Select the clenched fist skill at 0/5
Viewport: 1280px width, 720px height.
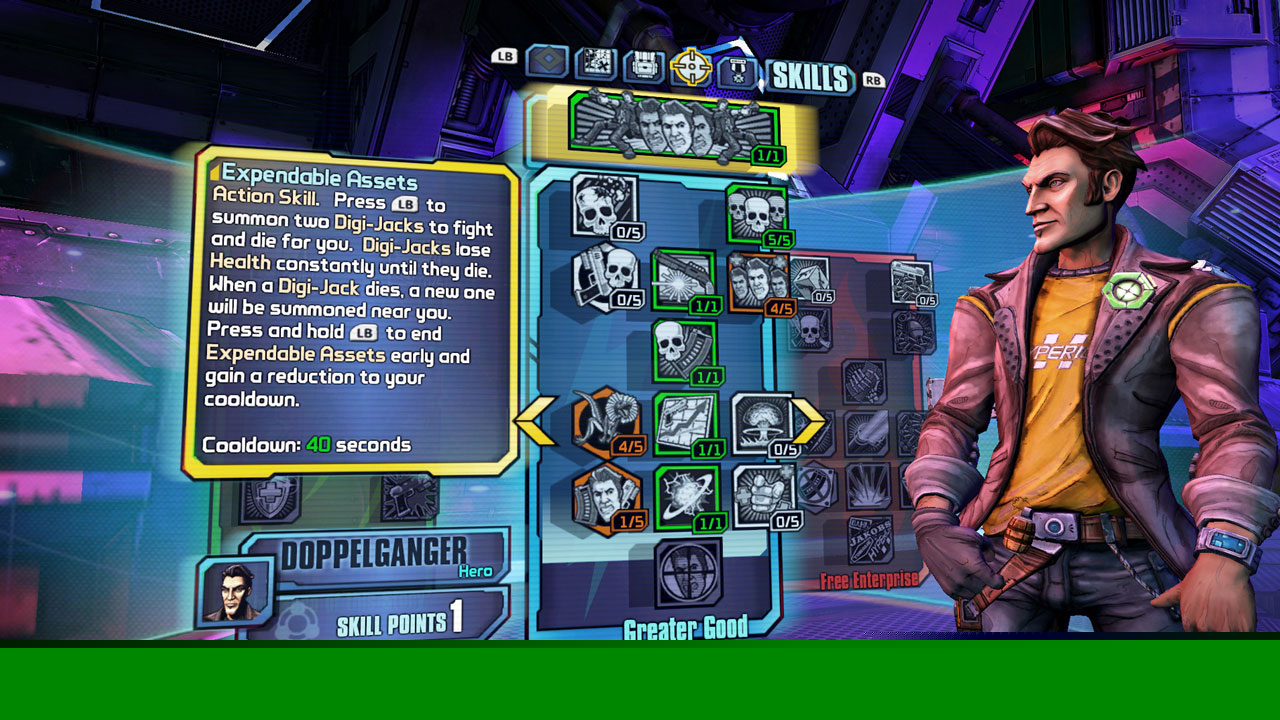pos(764,495)
